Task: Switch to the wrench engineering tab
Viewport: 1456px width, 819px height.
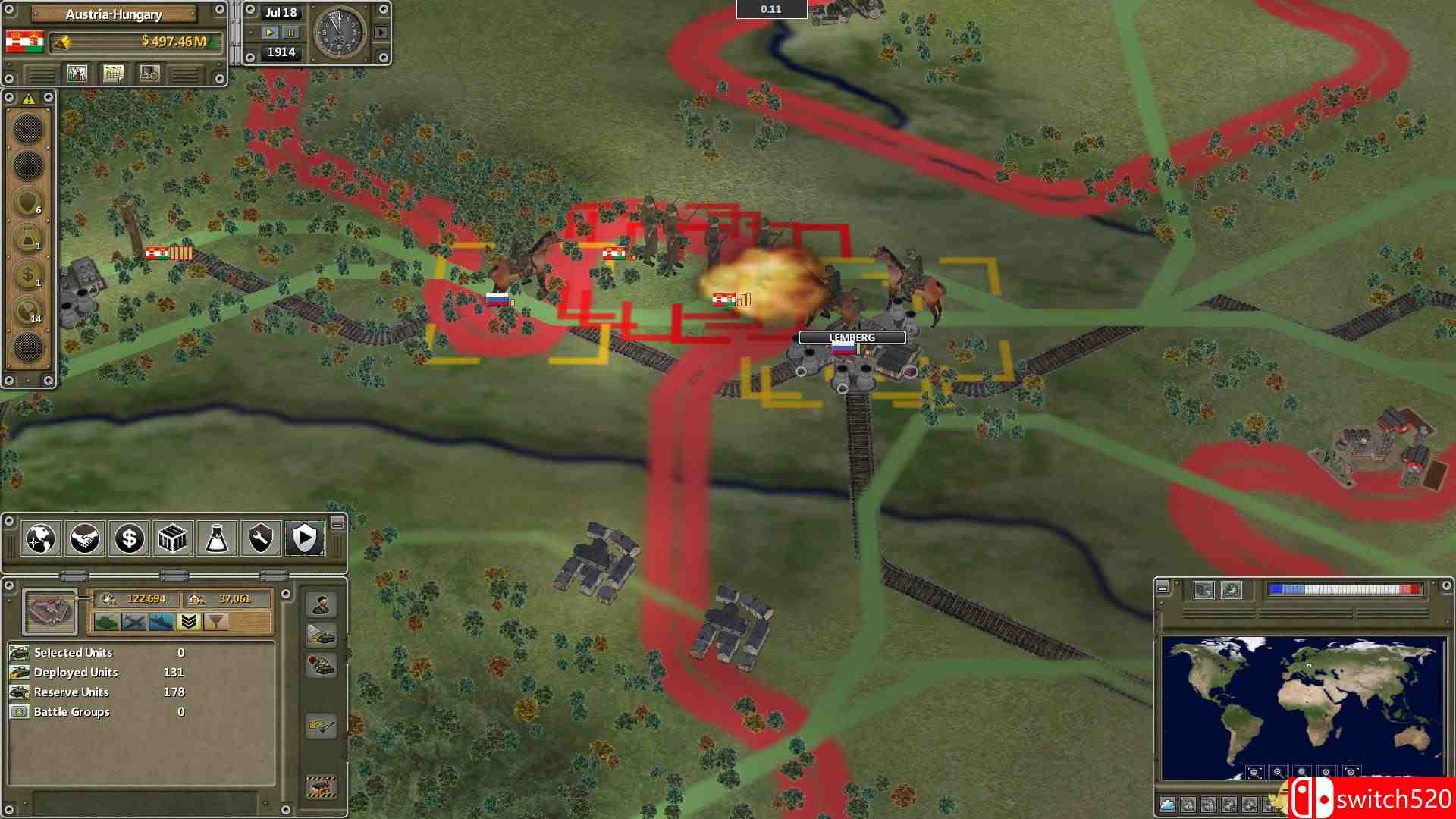Action: pos(260,539)
